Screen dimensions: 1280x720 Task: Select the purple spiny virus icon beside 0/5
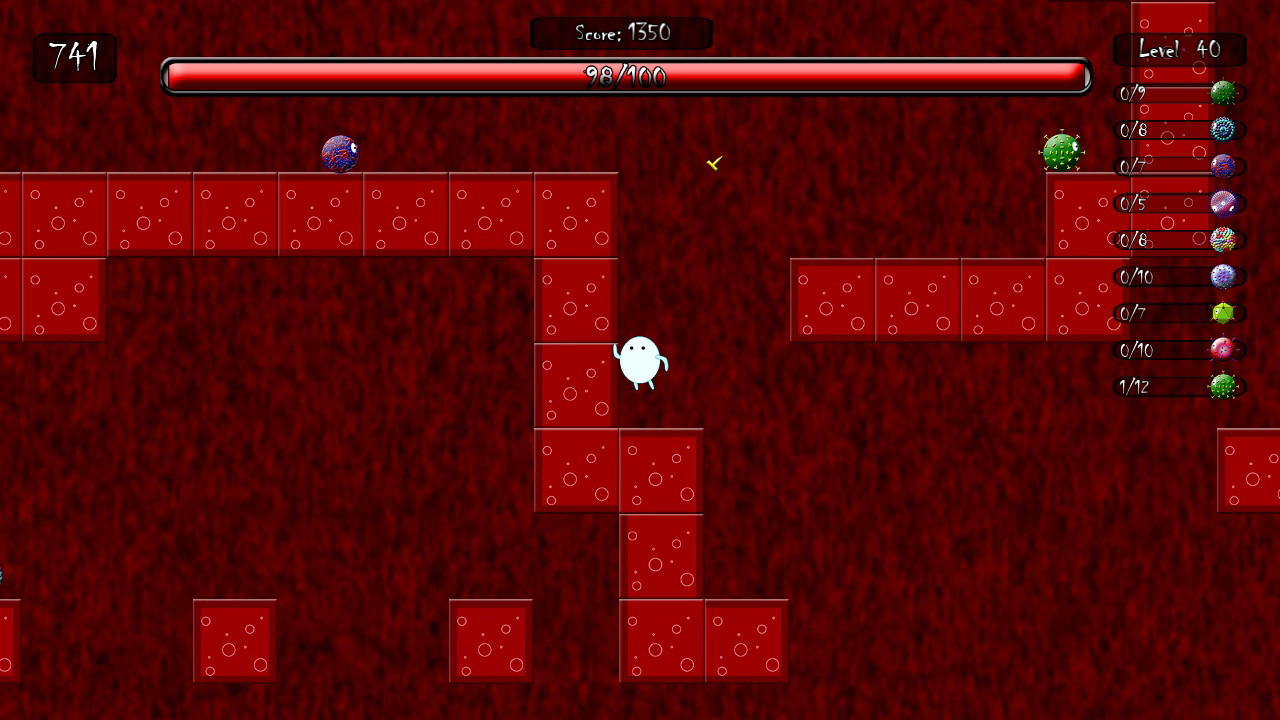coord(1225,203)
